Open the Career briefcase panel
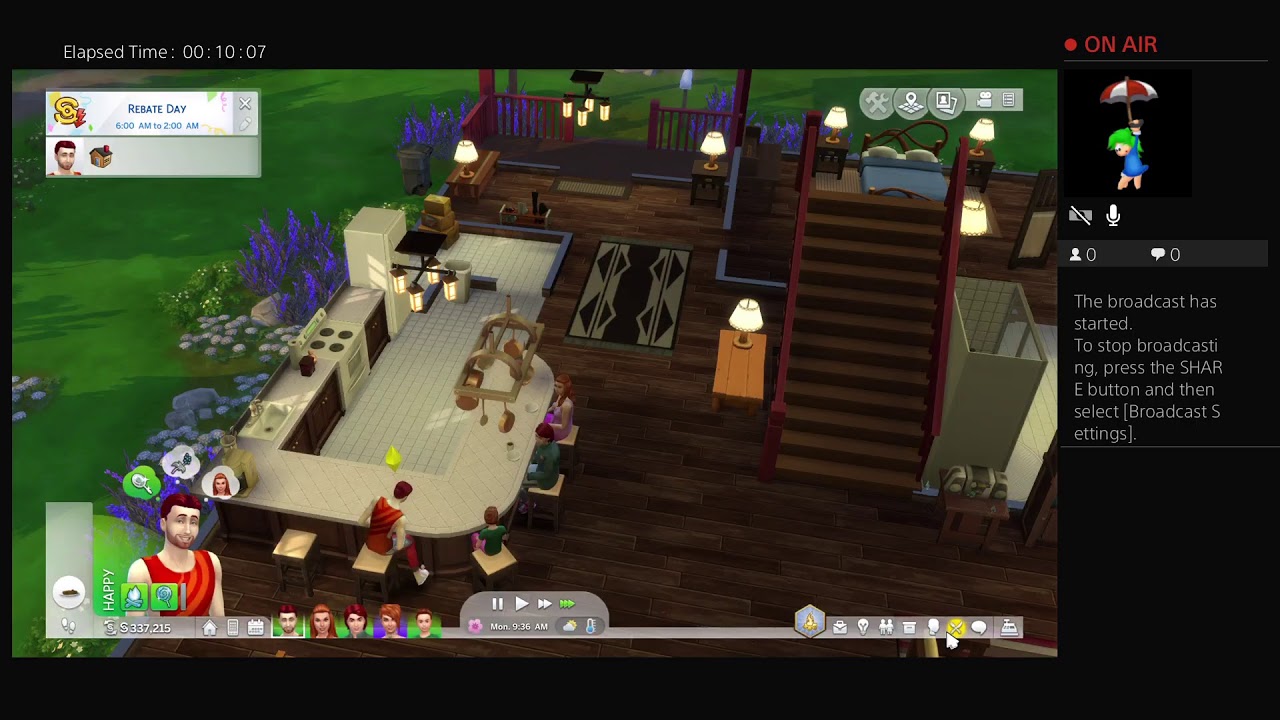Image resolution: width=1280 pixels, height=720 pixels. [840, 627]
